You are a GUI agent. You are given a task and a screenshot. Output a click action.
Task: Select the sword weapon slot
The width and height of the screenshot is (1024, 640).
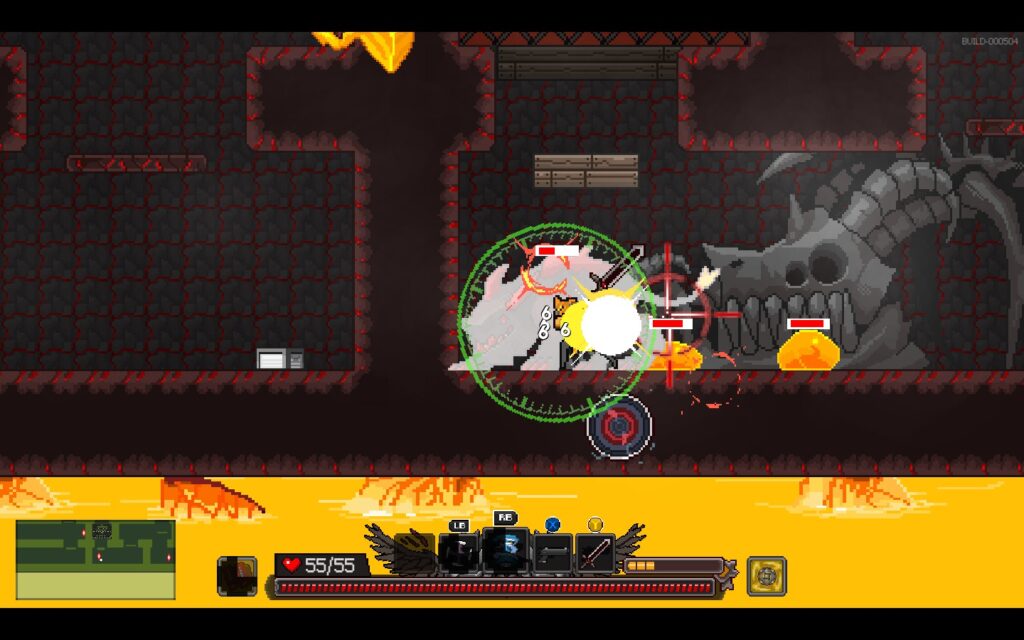click(x=595, y=553)
